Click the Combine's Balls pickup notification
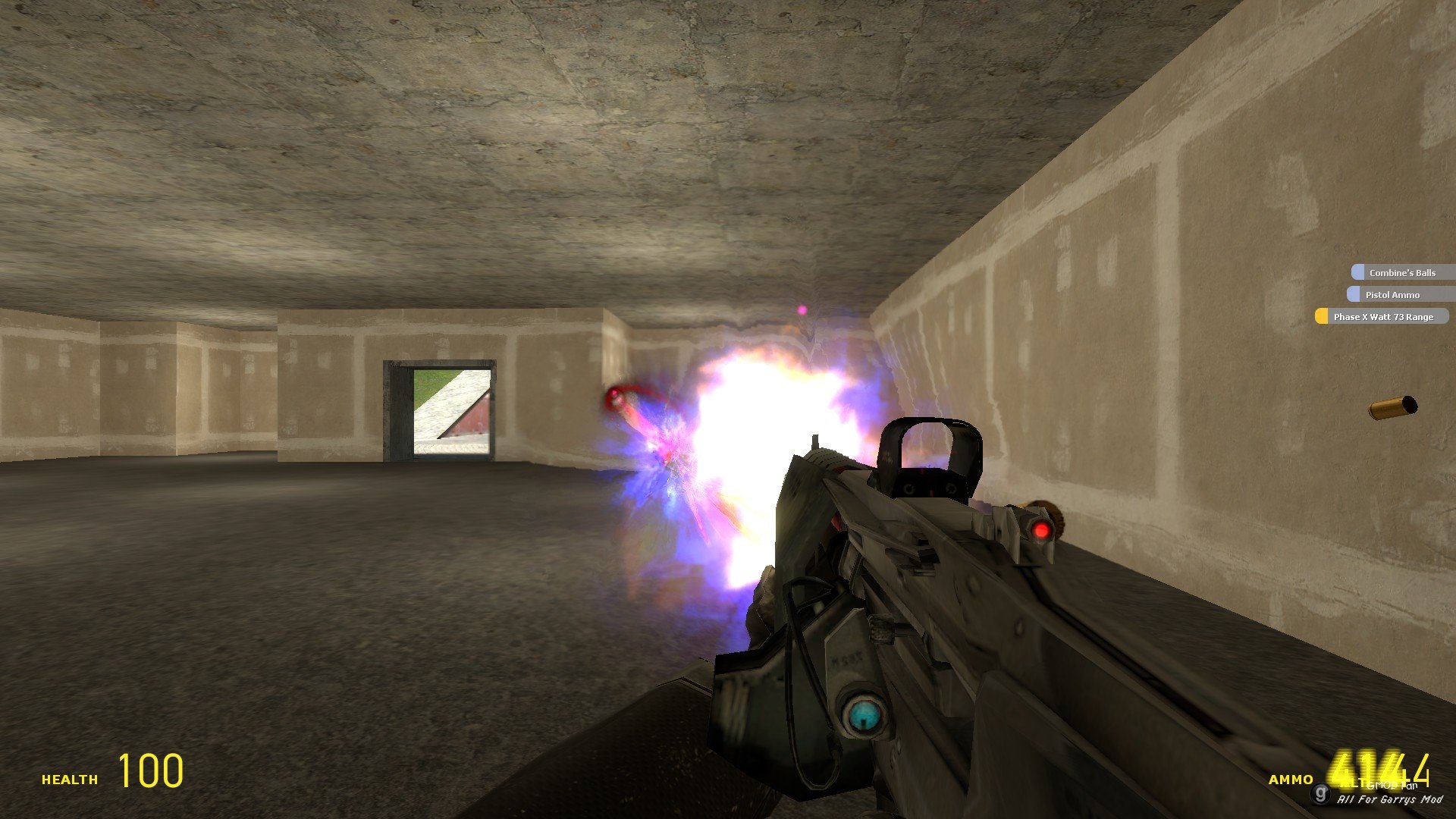 [1402, 272]
